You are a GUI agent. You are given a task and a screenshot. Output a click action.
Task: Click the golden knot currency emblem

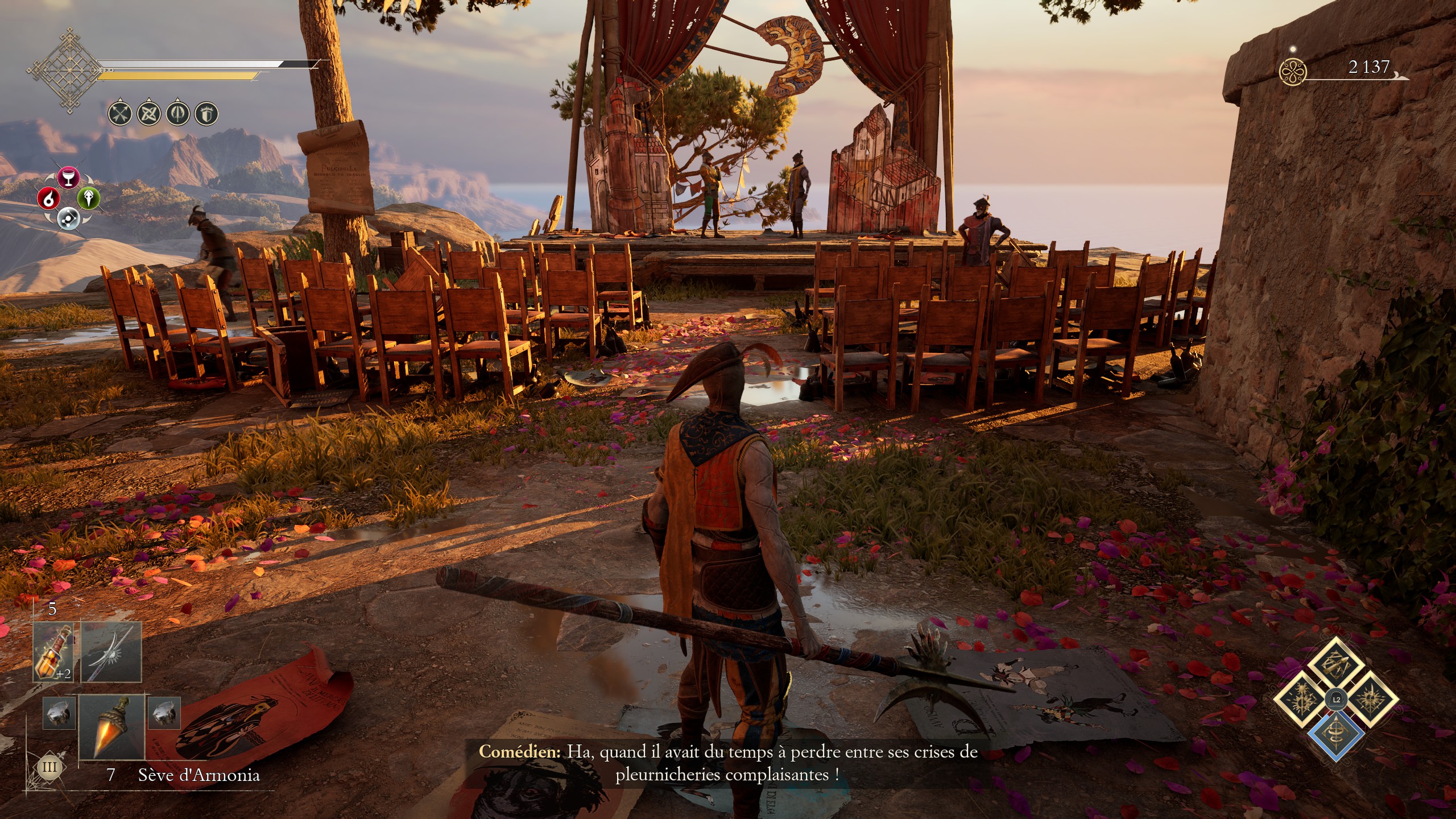click(1292, 72)
